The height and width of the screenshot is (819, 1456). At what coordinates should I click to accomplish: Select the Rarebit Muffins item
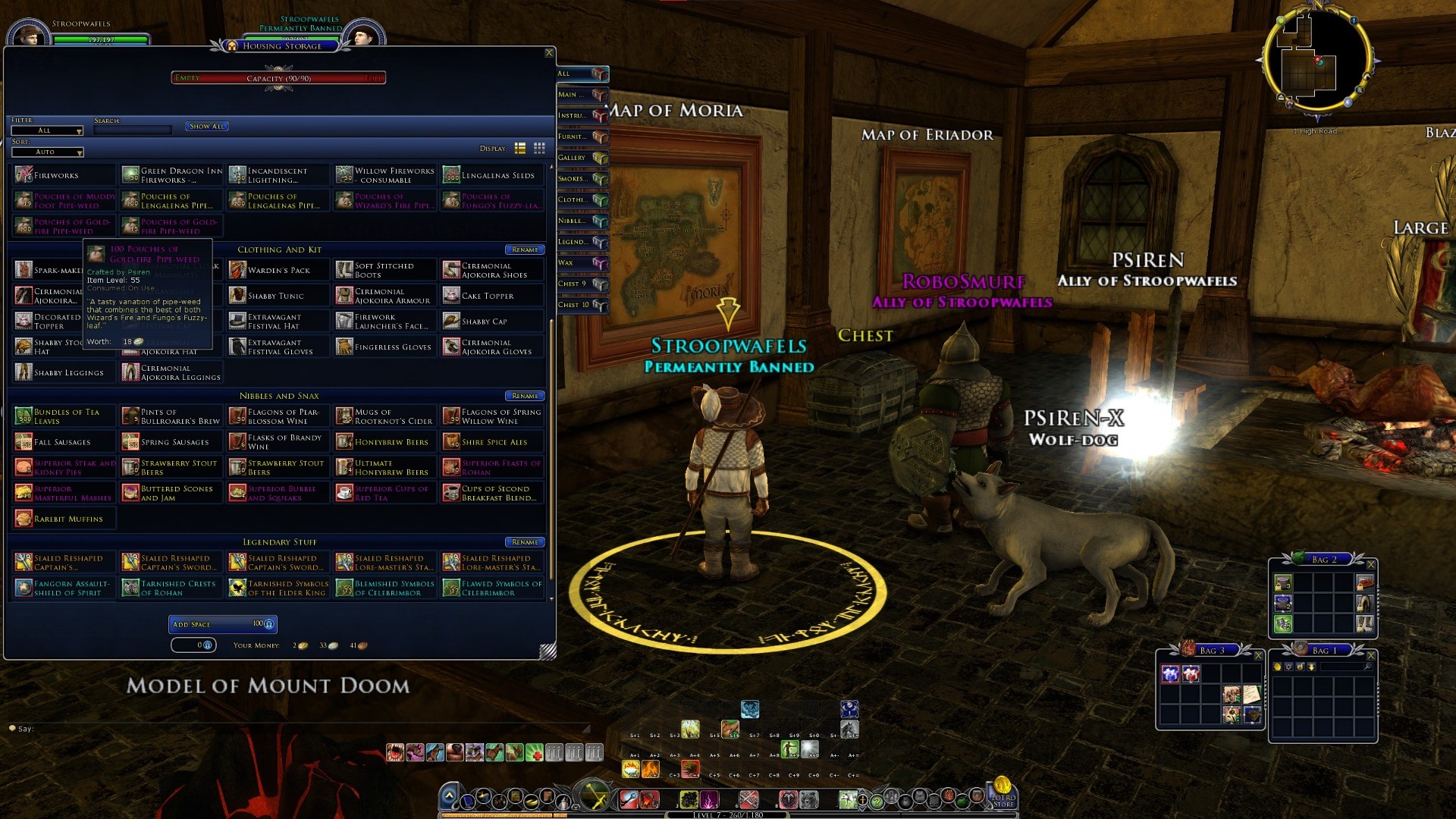click(64, 519)
